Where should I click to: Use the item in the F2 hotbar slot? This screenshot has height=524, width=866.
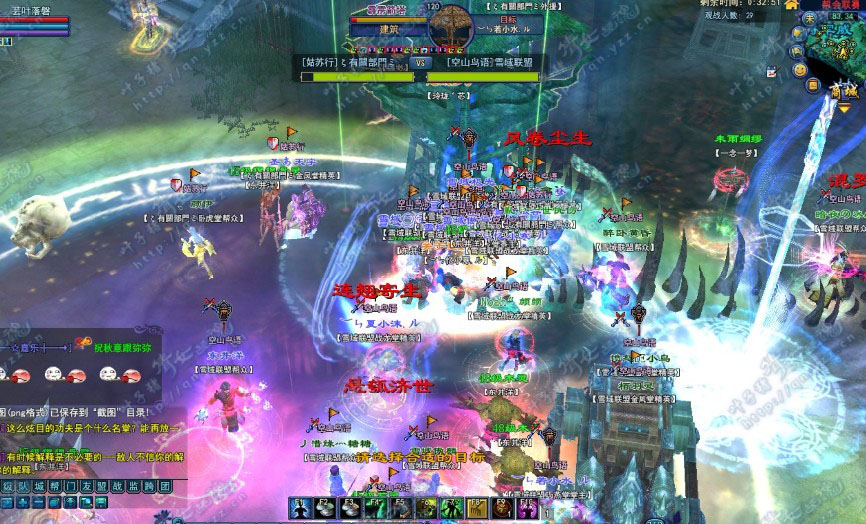pyautogui.click(x=326, y=508)
